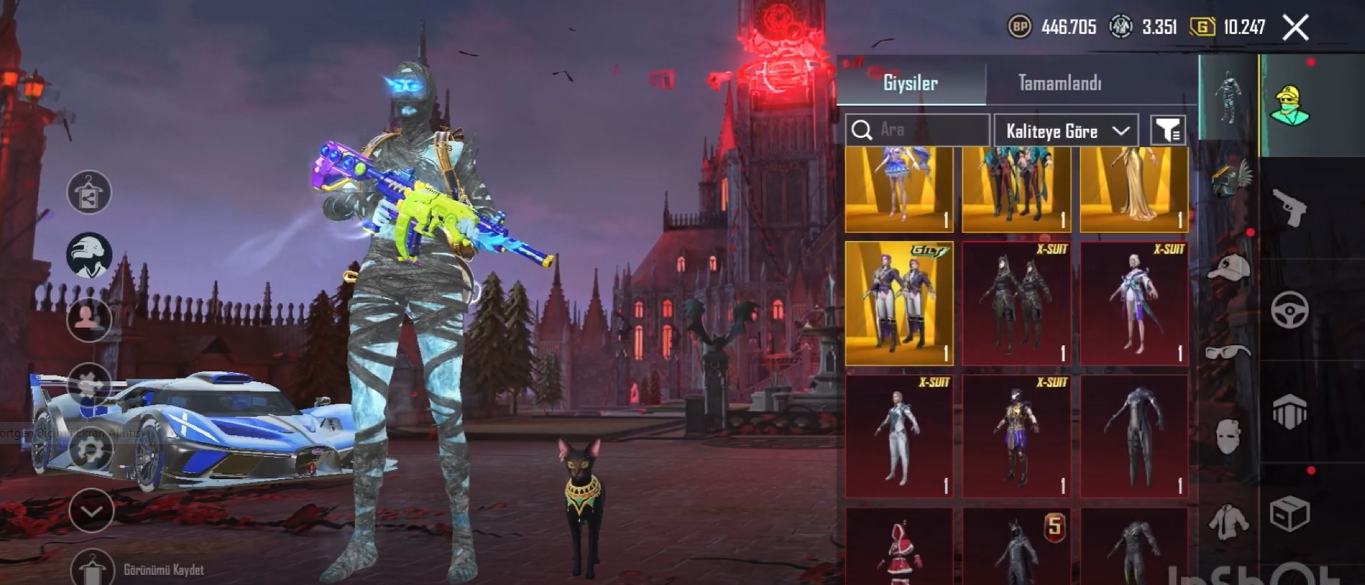Open the jacket clothing category
Viewport: 1365px width, 585px height.
point(1228,521)
